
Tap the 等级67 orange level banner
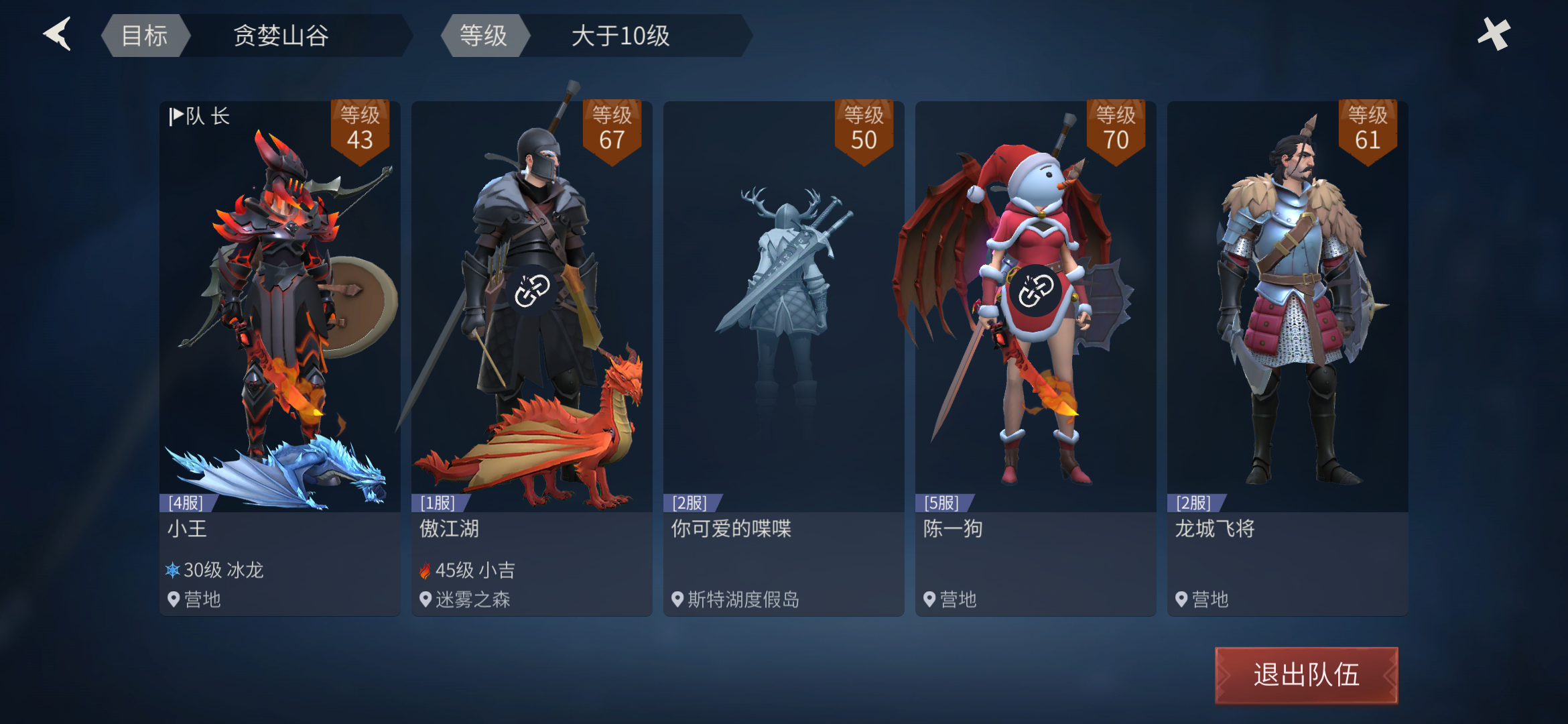(x=611, y=129)
